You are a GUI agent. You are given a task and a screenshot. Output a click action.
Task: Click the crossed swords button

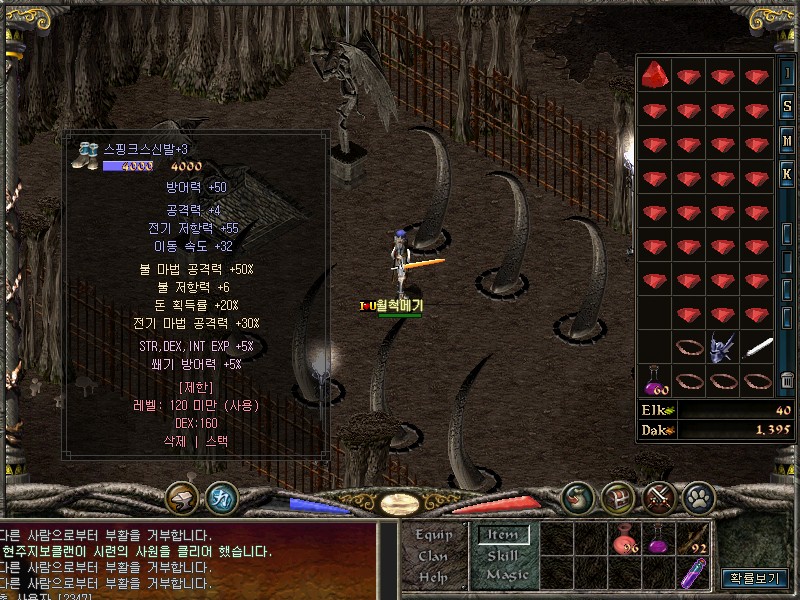click(658, 496)
